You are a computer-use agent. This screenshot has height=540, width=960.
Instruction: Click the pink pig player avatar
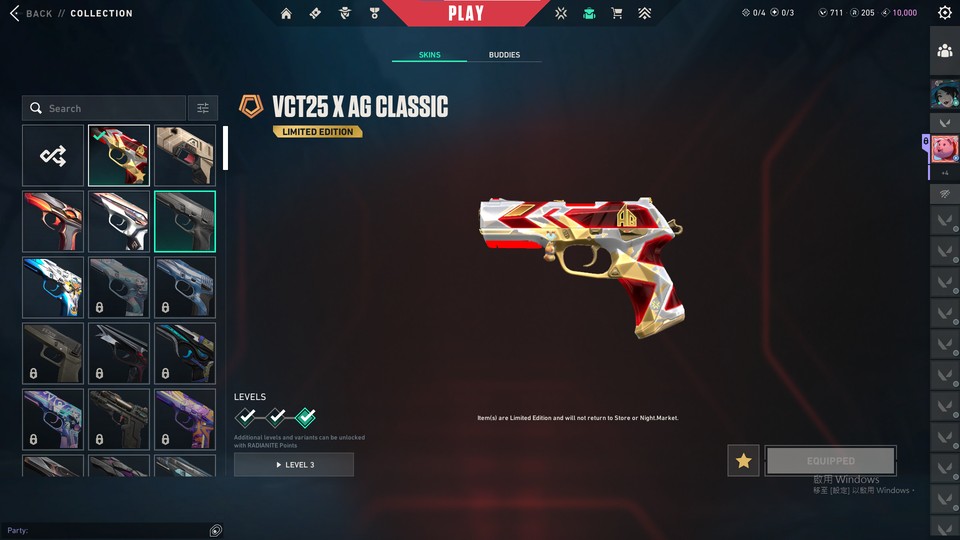[x=945, y=149]
